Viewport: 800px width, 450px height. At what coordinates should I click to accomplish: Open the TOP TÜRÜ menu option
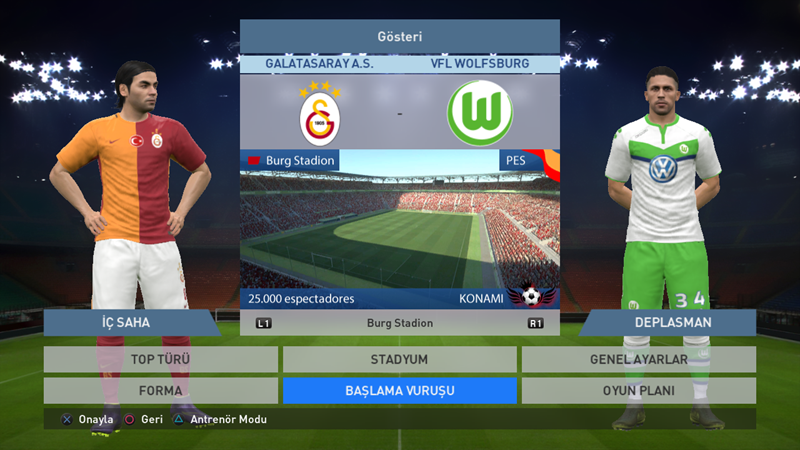pos(160,359)
